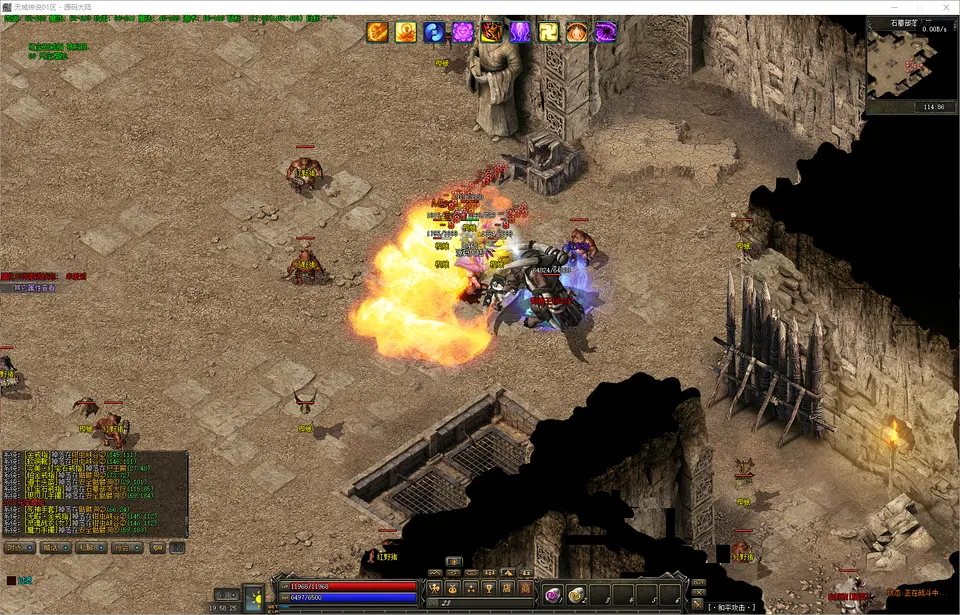Open the red 商 mall button

(525, 587)
